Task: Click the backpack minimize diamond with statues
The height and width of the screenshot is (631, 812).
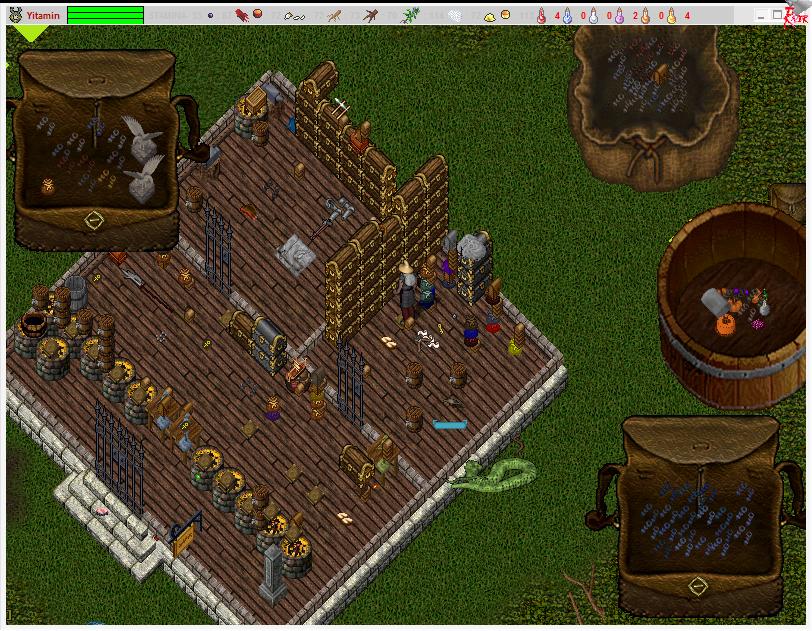Action: coord(93,219)
